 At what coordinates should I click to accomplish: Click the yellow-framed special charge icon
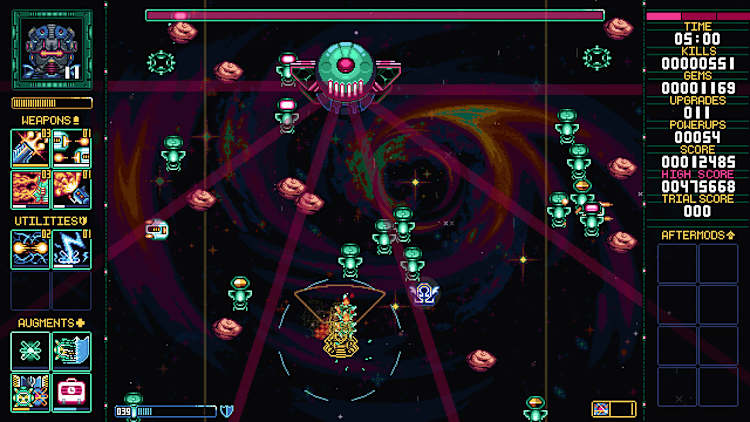(614, 408)
